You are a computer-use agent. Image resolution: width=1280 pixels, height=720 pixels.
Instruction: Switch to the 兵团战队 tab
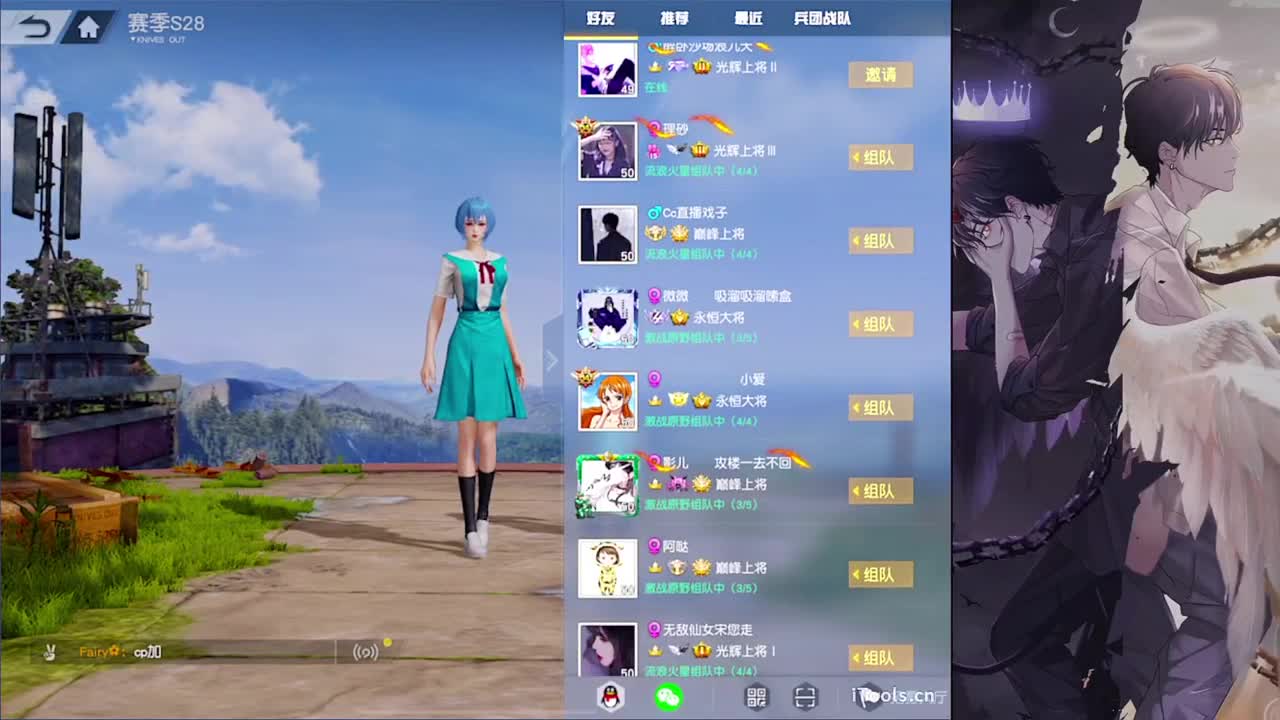(822, 18)
